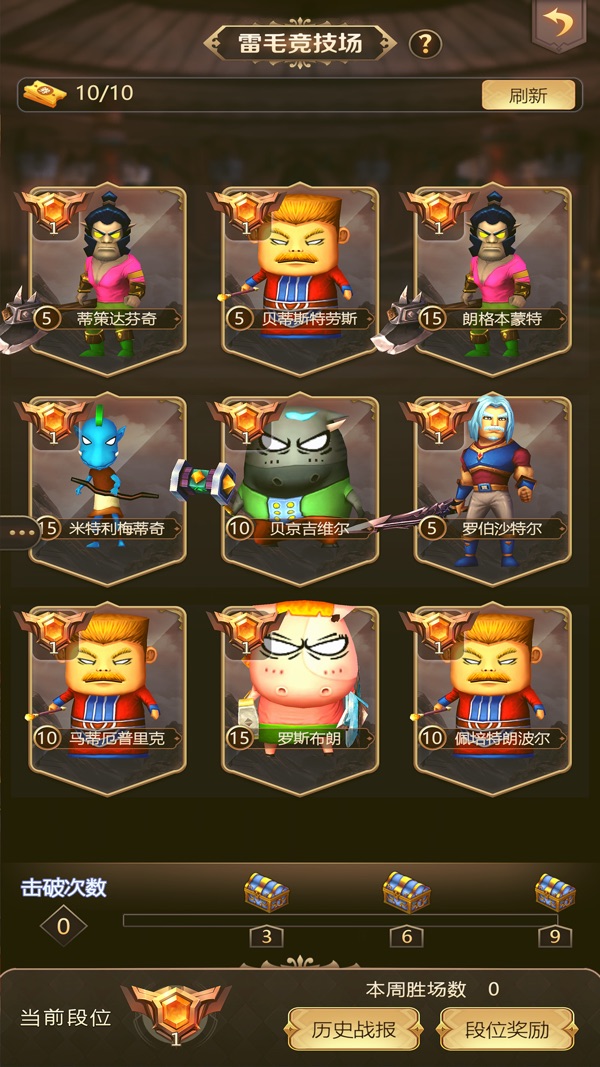Expand the three-dots side tab

coord(20,532)
